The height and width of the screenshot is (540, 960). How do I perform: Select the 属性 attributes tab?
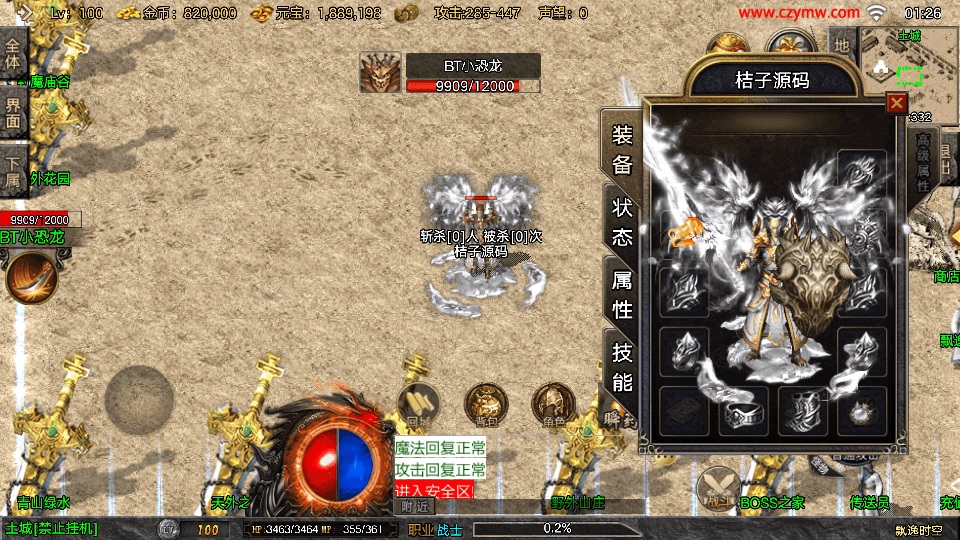tap(622, 294)
